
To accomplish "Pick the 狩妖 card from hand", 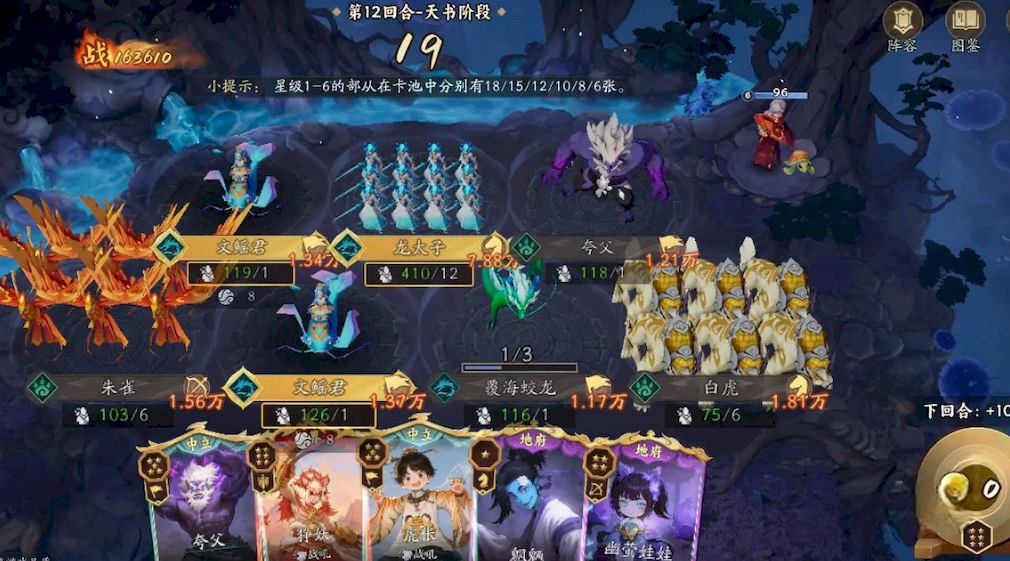I will click(x=307, y=500).
